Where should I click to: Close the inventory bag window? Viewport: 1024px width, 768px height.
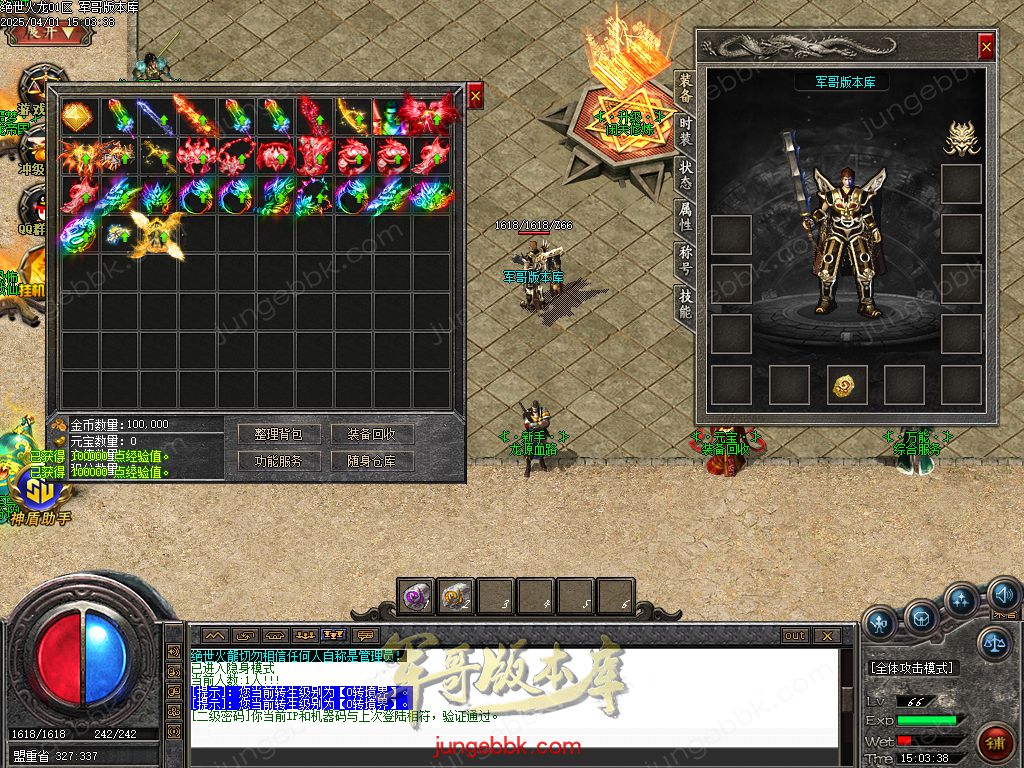click(x=475, y=95)
